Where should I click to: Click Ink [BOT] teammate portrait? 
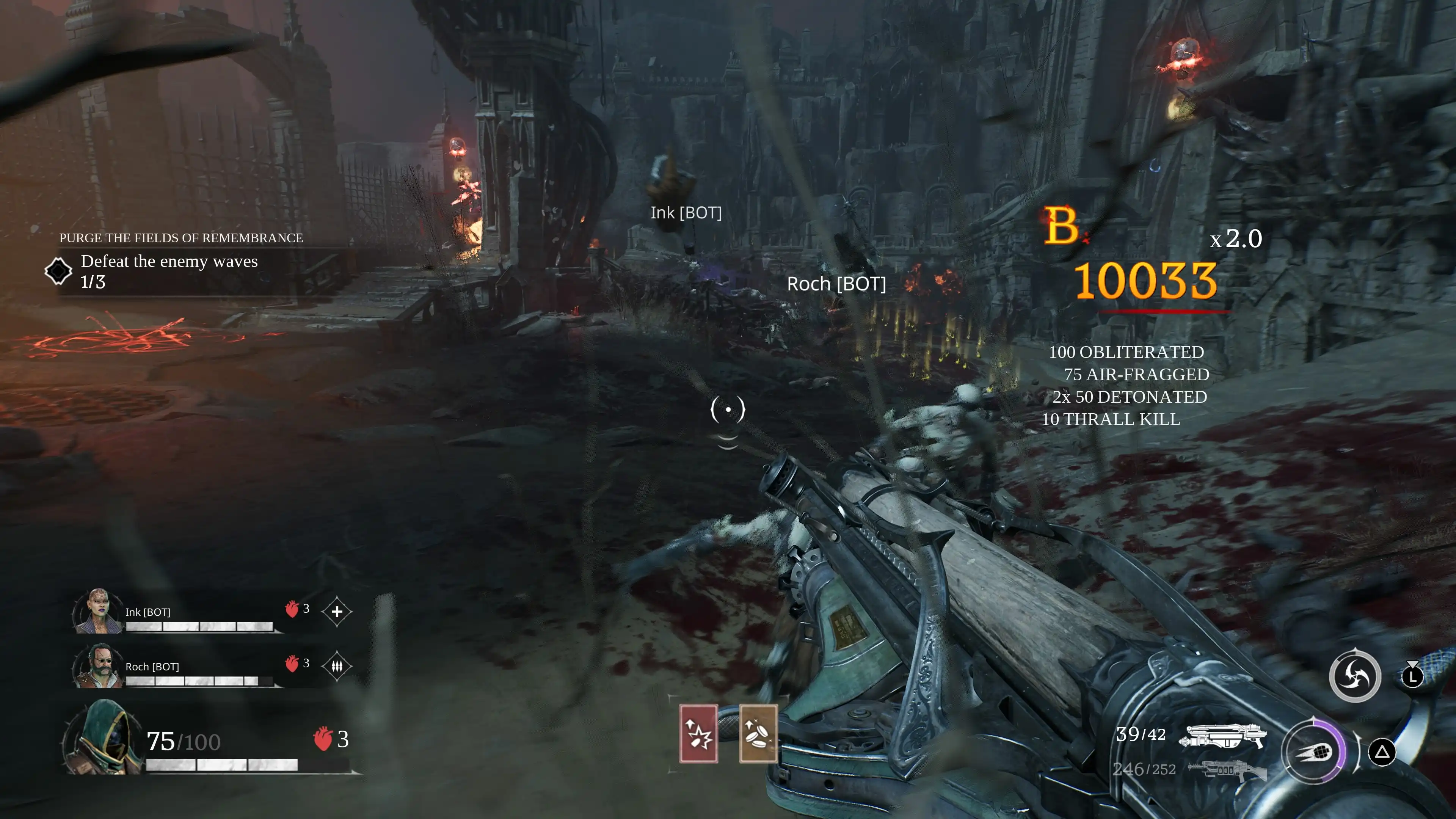click(x=97, y=611)
